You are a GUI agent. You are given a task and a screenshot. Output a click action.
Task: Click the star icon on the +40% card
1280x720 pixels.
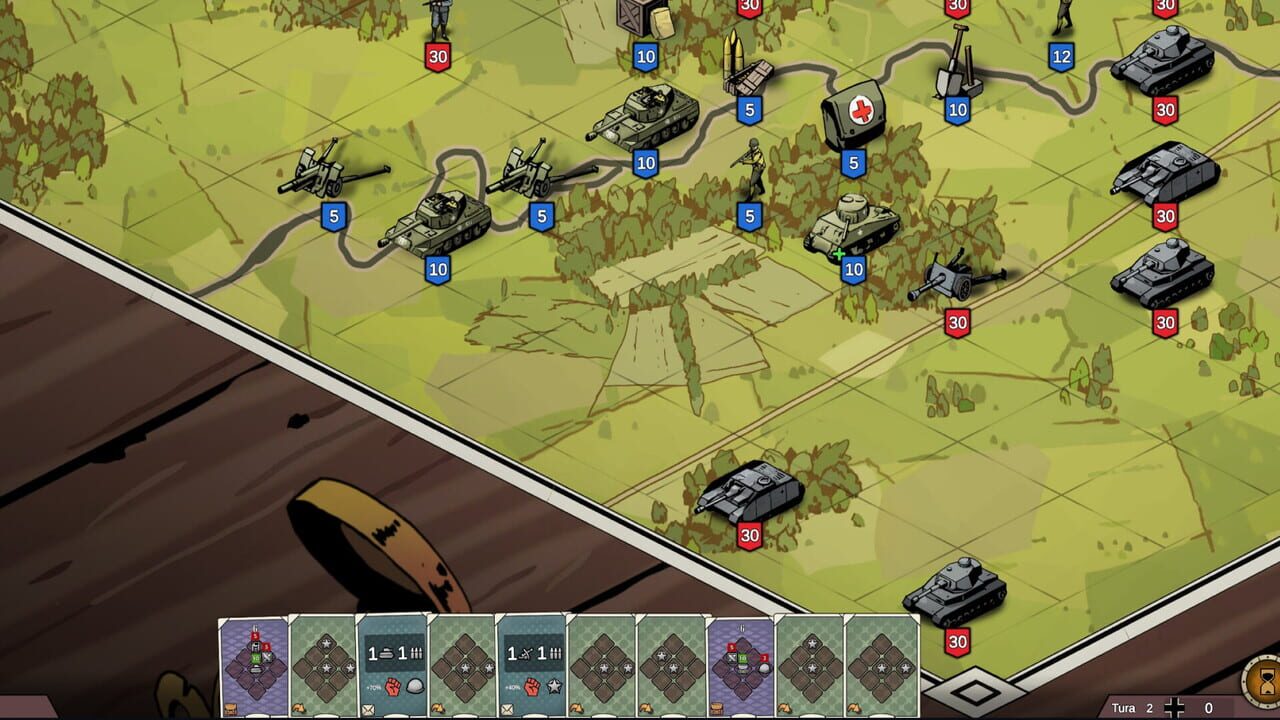point(553,688)
